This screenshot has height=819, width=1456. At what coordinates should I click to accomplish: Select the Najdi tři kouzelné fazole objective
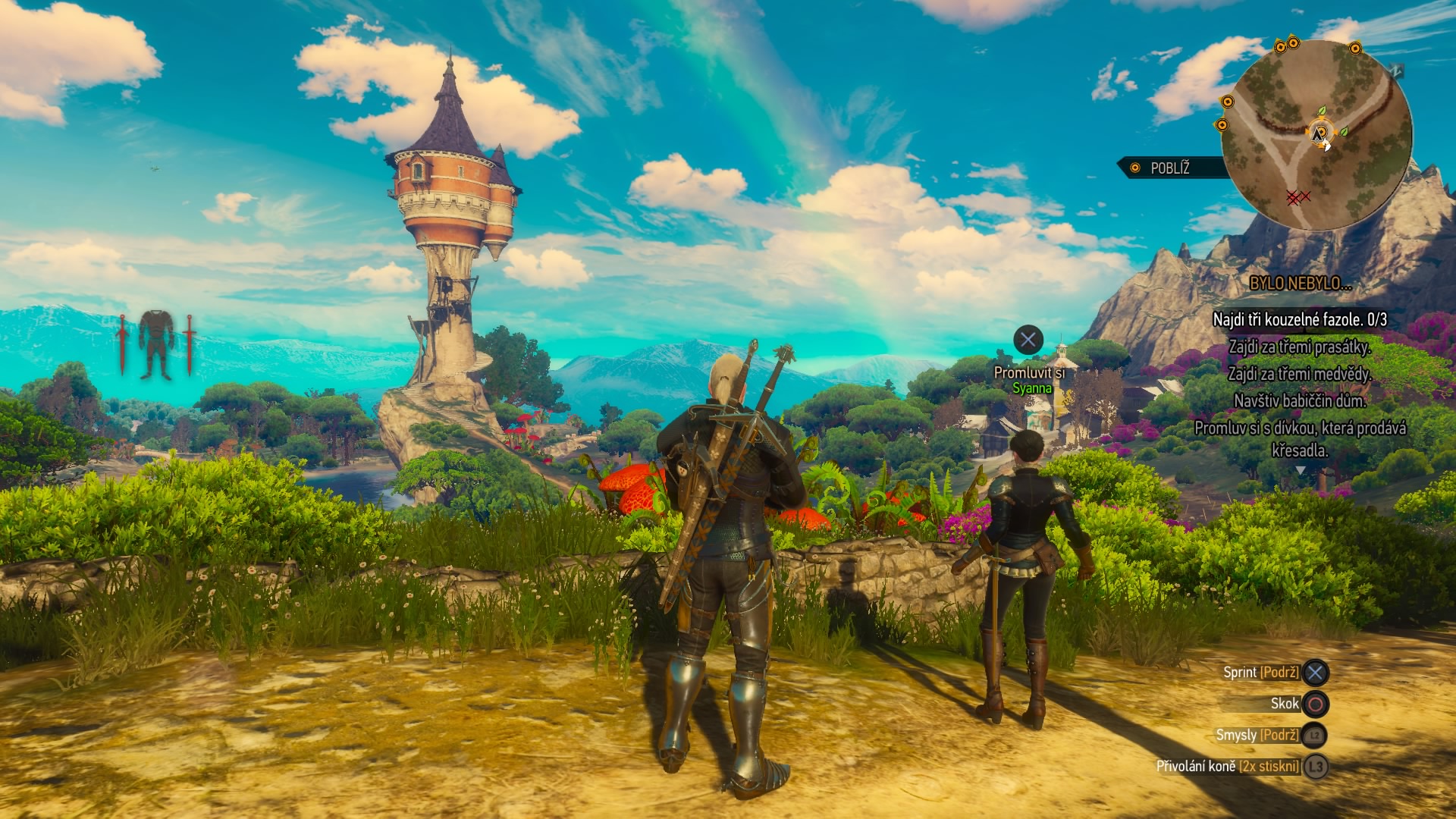1300,320
